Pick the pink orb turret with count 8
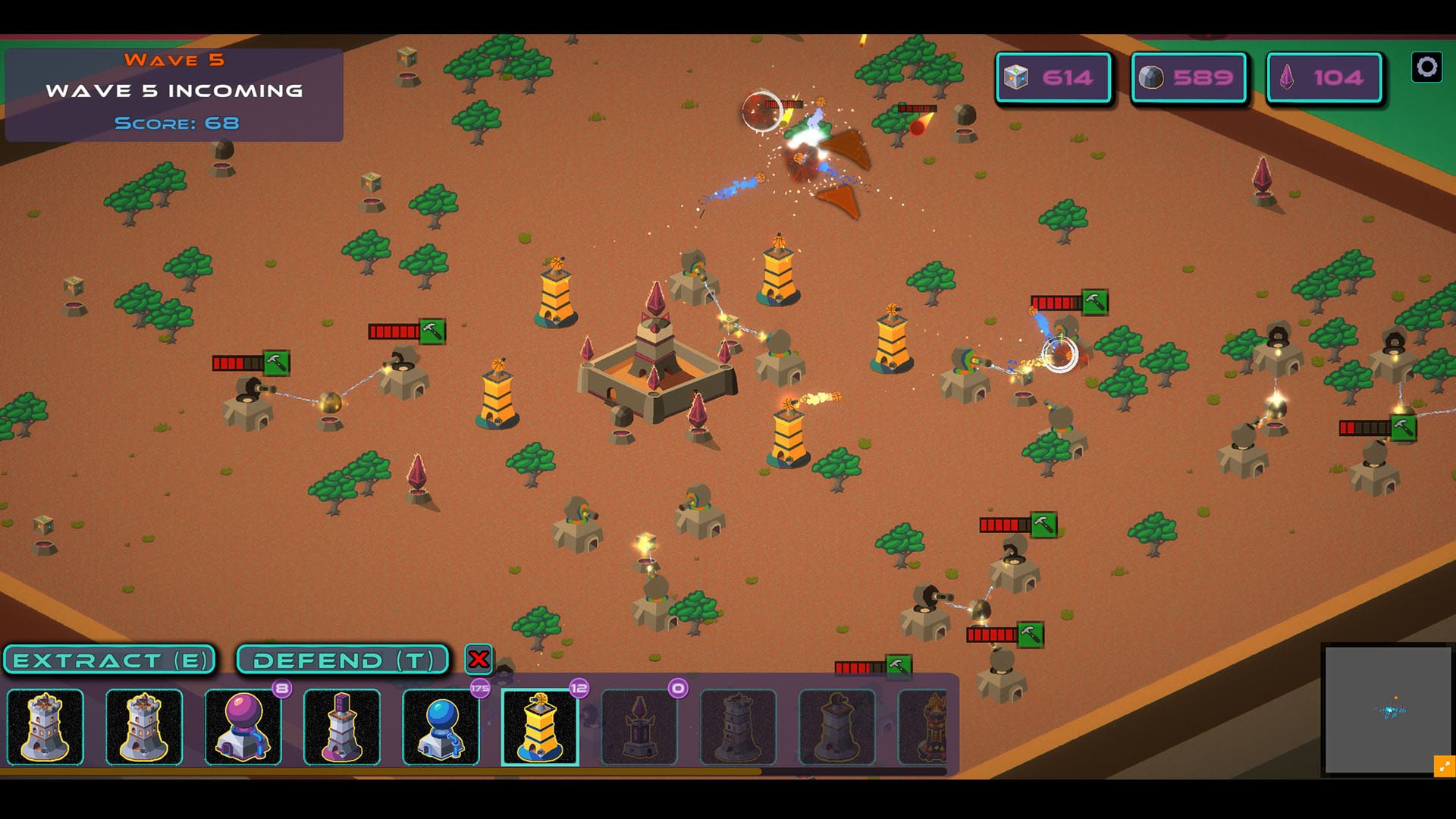This screenshot has width=1456, height=819. [243, 726]
